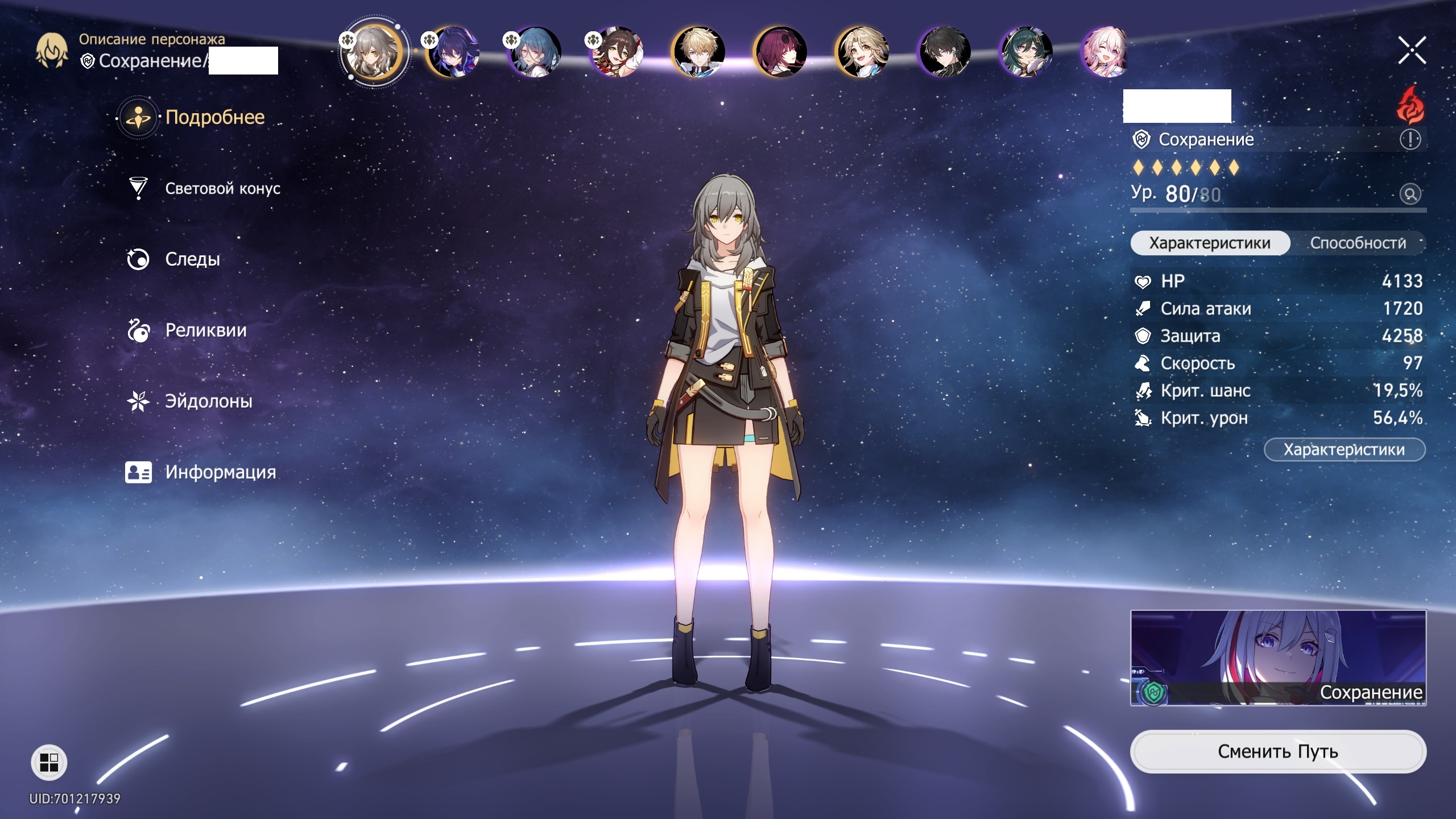The image size is (1456, 819).
Task: Open the Сохранение path preview thumbnail
Action: tap(1278, 658)
